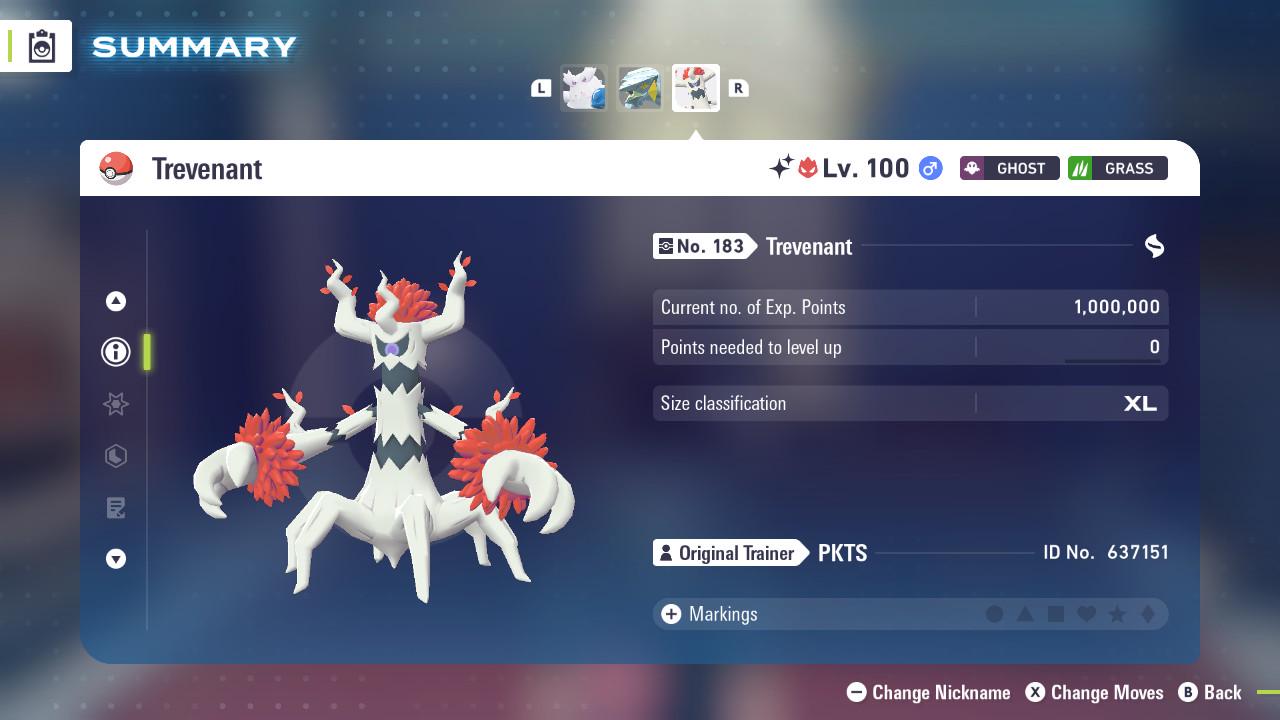The width and height of the screenshot is (1280, 720).
Task: Expand the Markings row with the plus button
Action: (669, 614)
